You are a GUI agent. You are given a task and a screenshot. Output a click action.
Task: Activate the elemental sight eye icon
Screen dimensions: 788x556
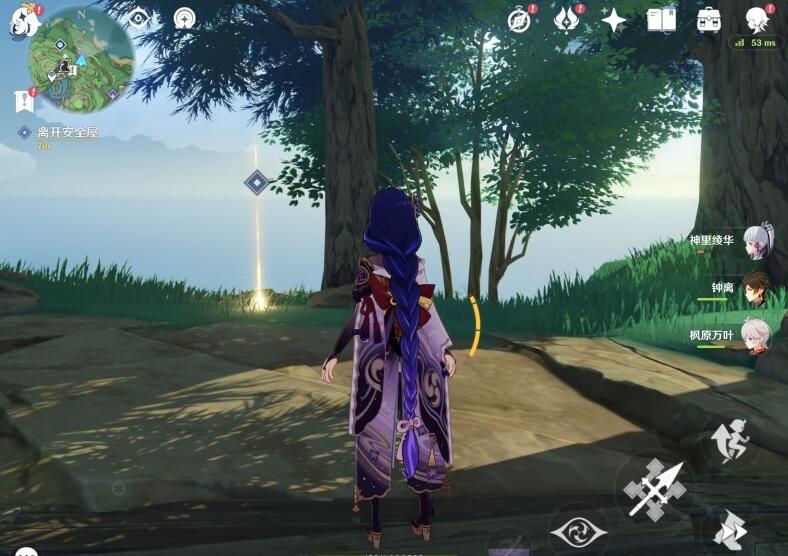(139, 18)
